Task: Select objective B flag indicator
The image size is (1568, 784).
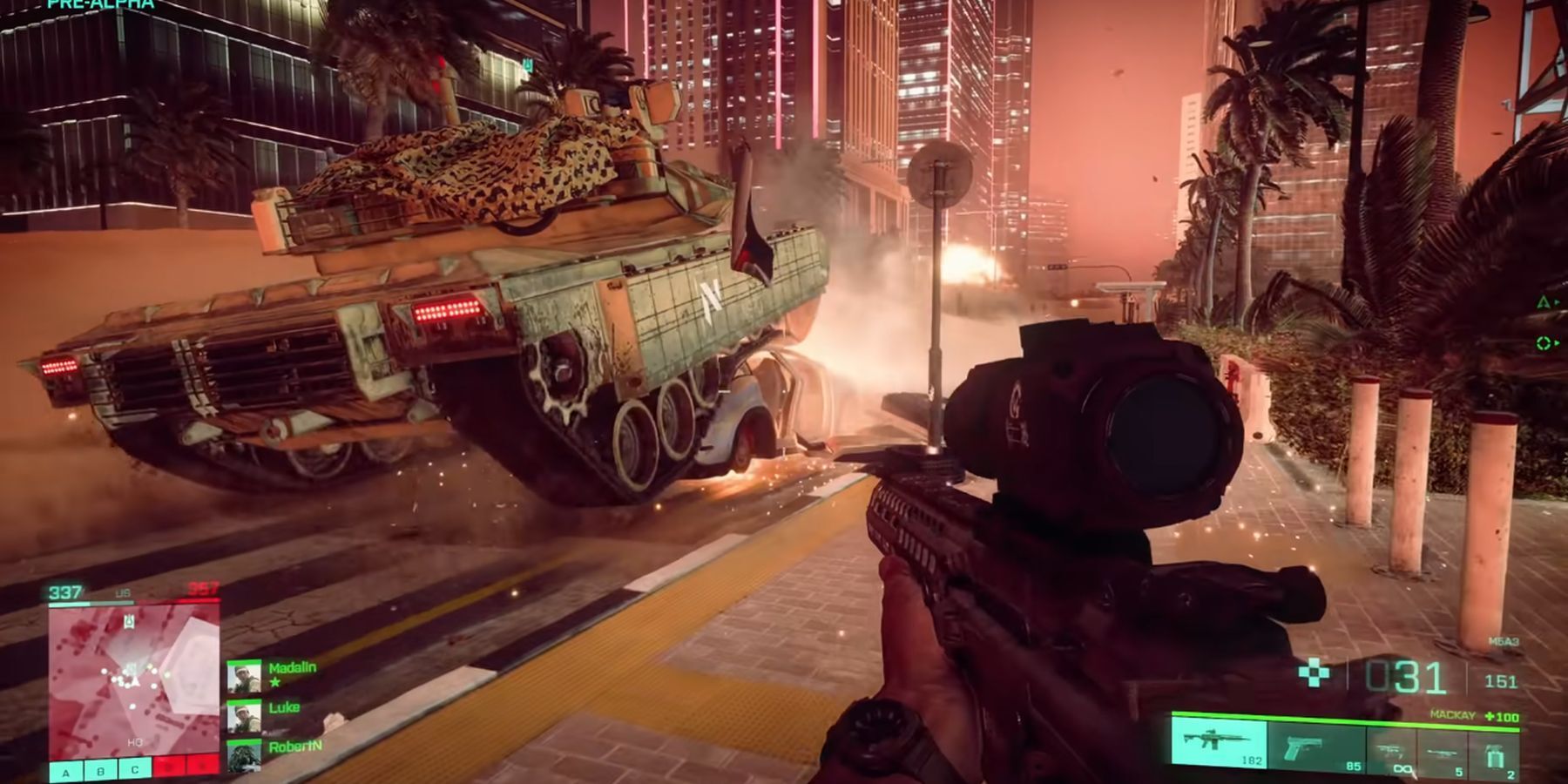Action: coord(101,771)
